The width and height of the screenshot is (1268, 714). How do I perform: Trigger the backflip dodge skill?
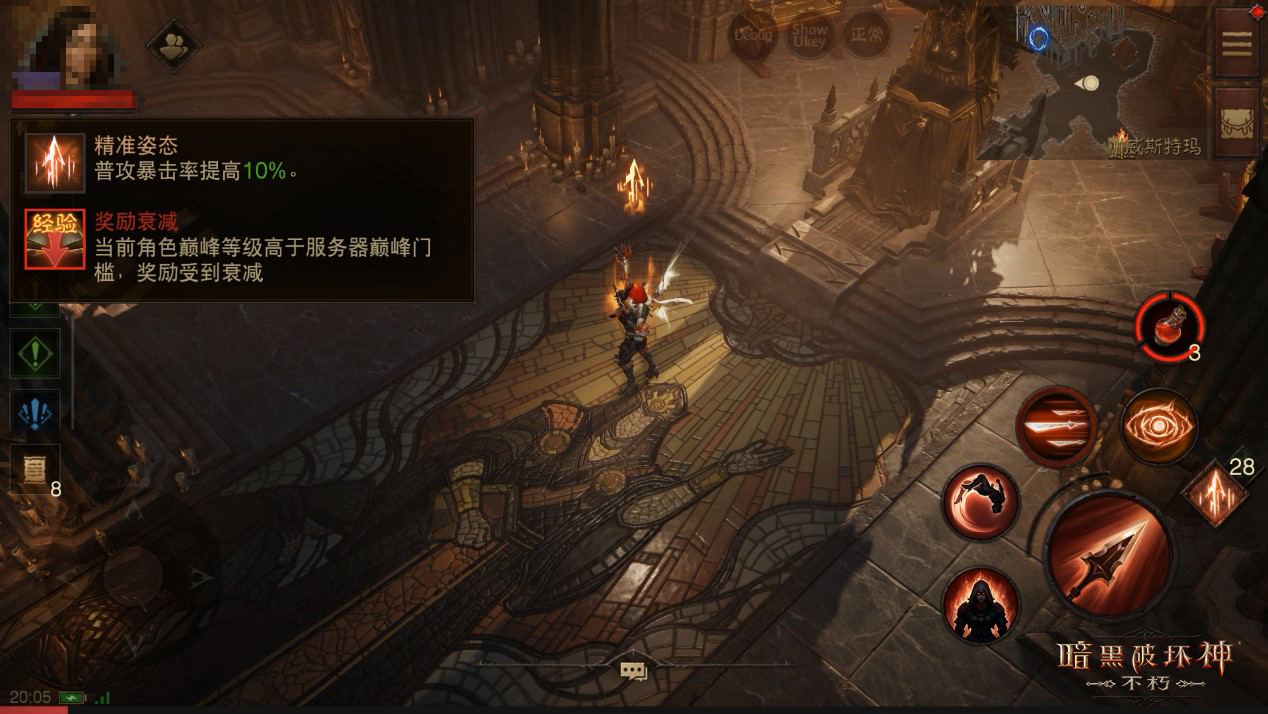pyautogui.click(x=981, y=501)
